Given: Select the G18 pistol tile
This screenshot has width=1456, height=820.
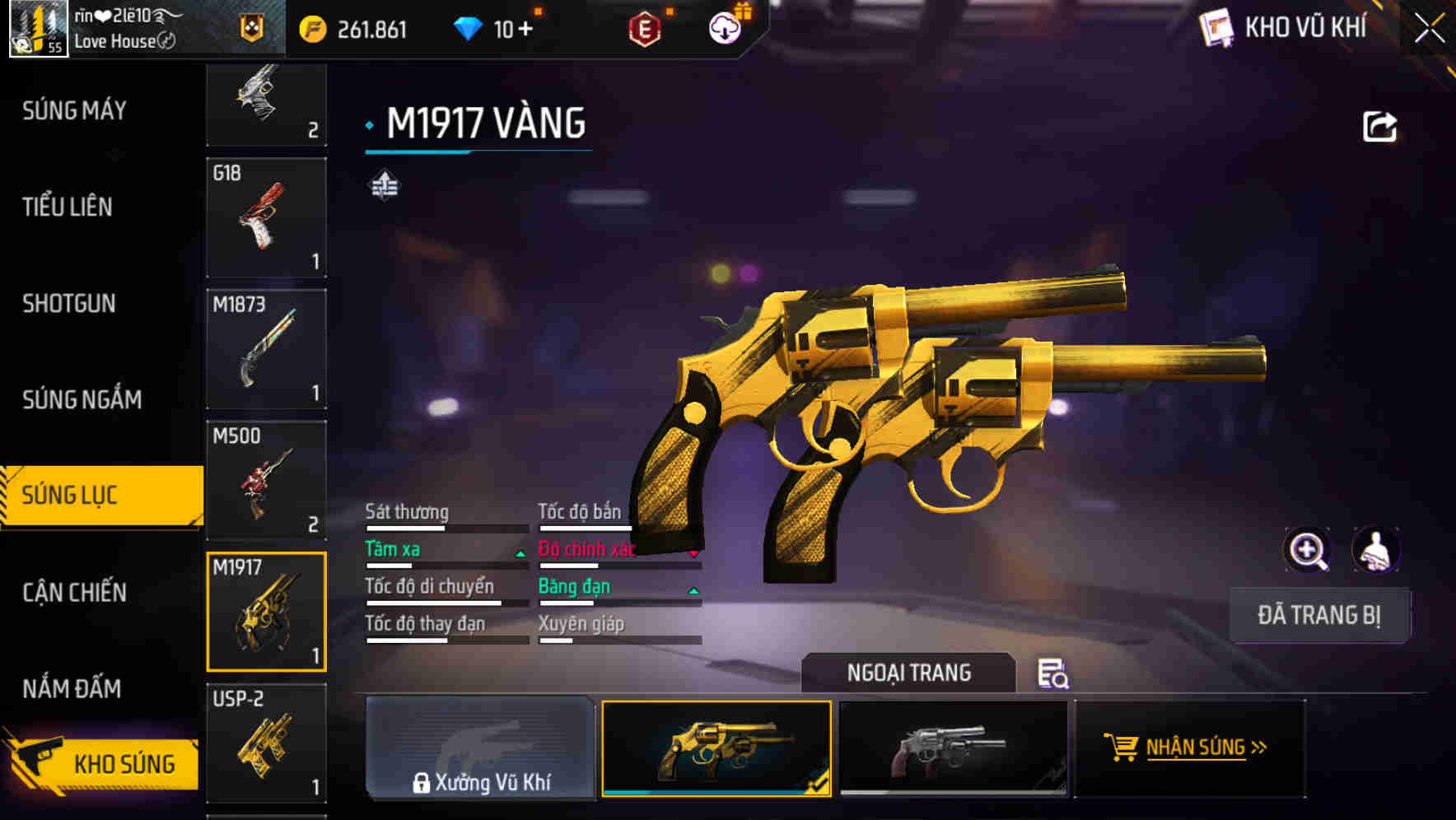Looking at the screenshot, I should click(x=266, y=217).
